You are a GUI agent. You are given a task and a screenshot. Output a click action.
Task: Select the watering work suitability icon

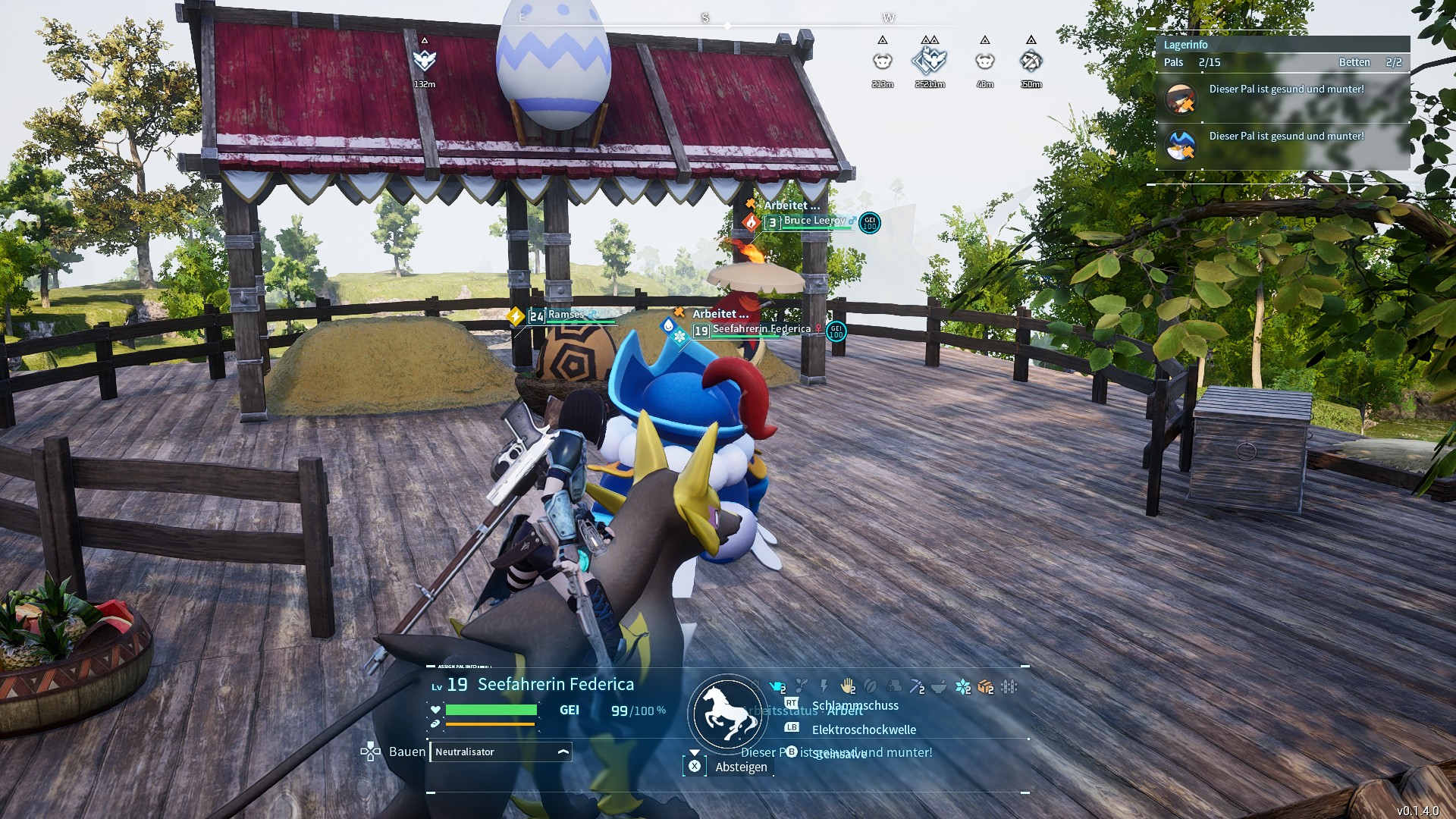777,687
